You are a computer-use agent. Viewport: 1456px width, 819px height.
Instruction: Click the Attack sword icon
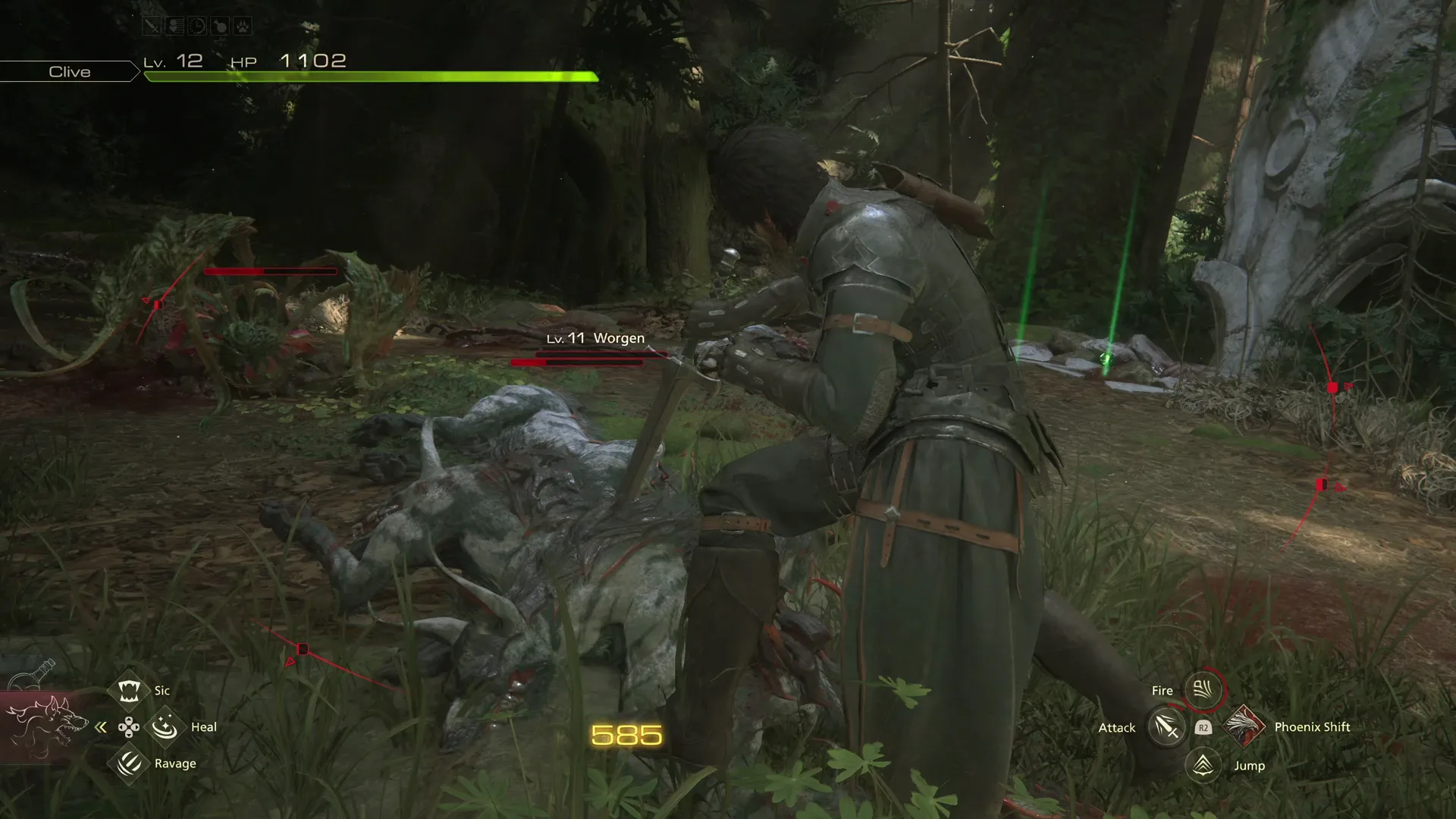tap(1166, 726)
